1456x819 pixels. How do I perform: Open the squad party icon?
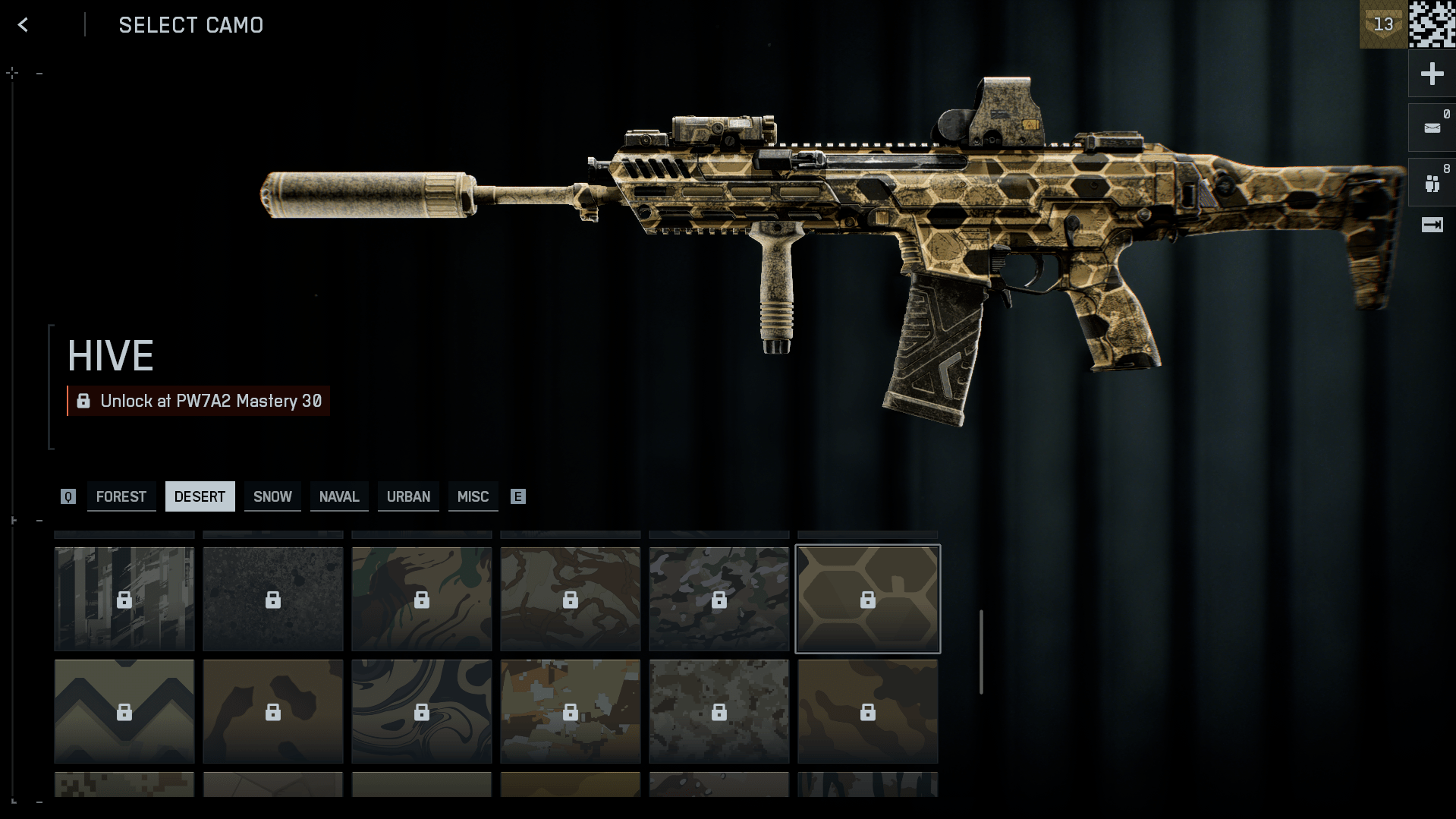click(x=1432, y=183)
